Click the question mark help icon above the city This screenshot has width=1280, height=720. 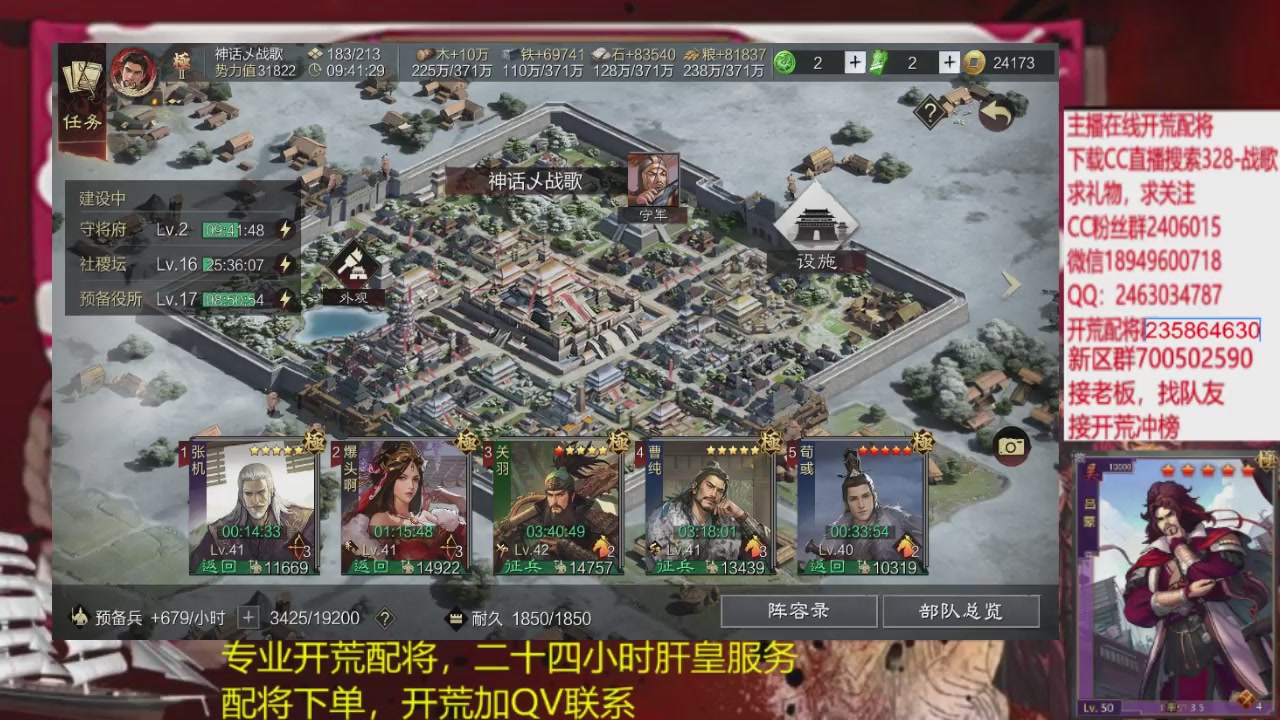(930, 112)
